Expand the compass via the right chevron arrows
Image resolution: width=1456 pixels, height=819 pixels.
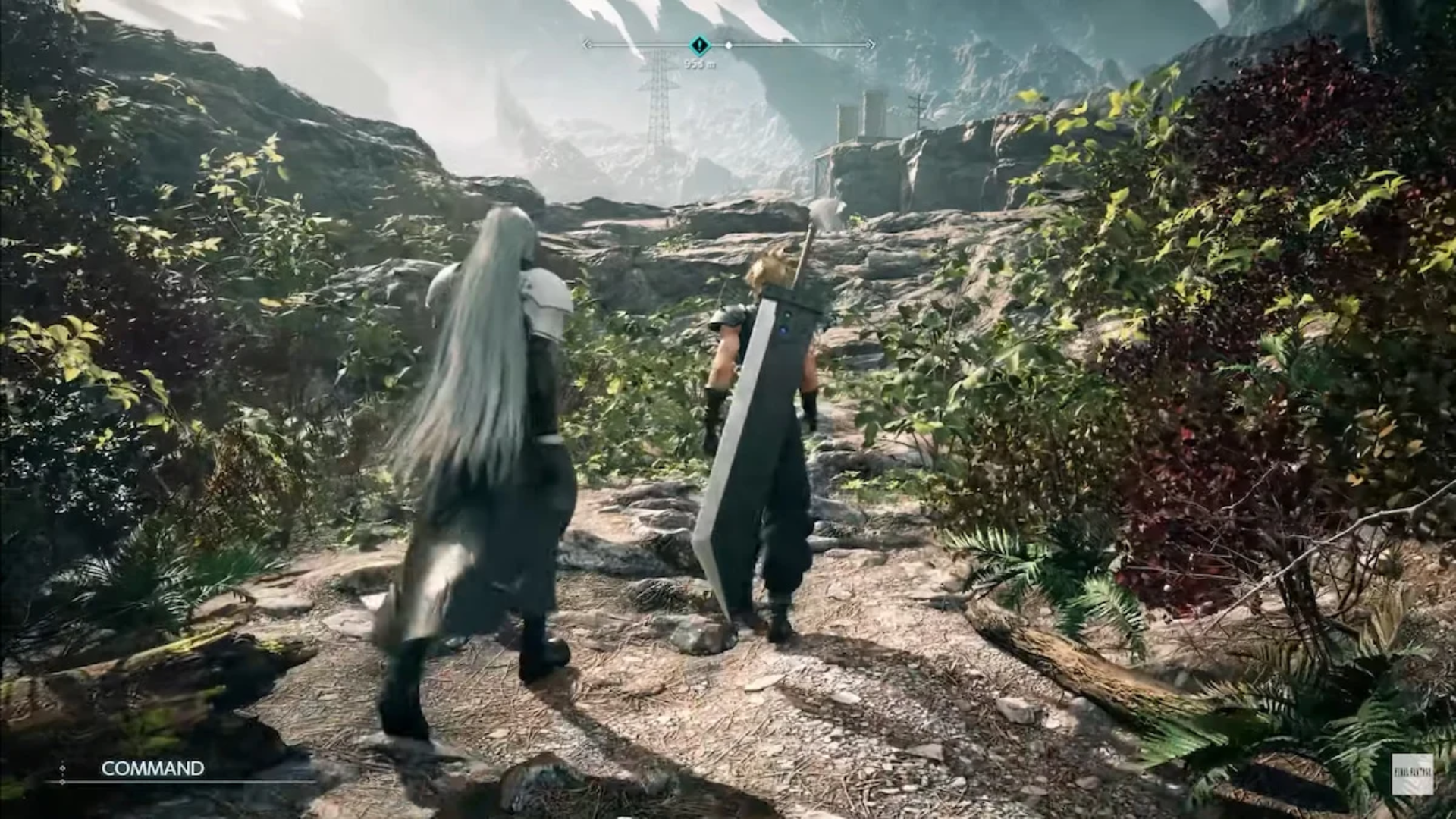[869, 45]
